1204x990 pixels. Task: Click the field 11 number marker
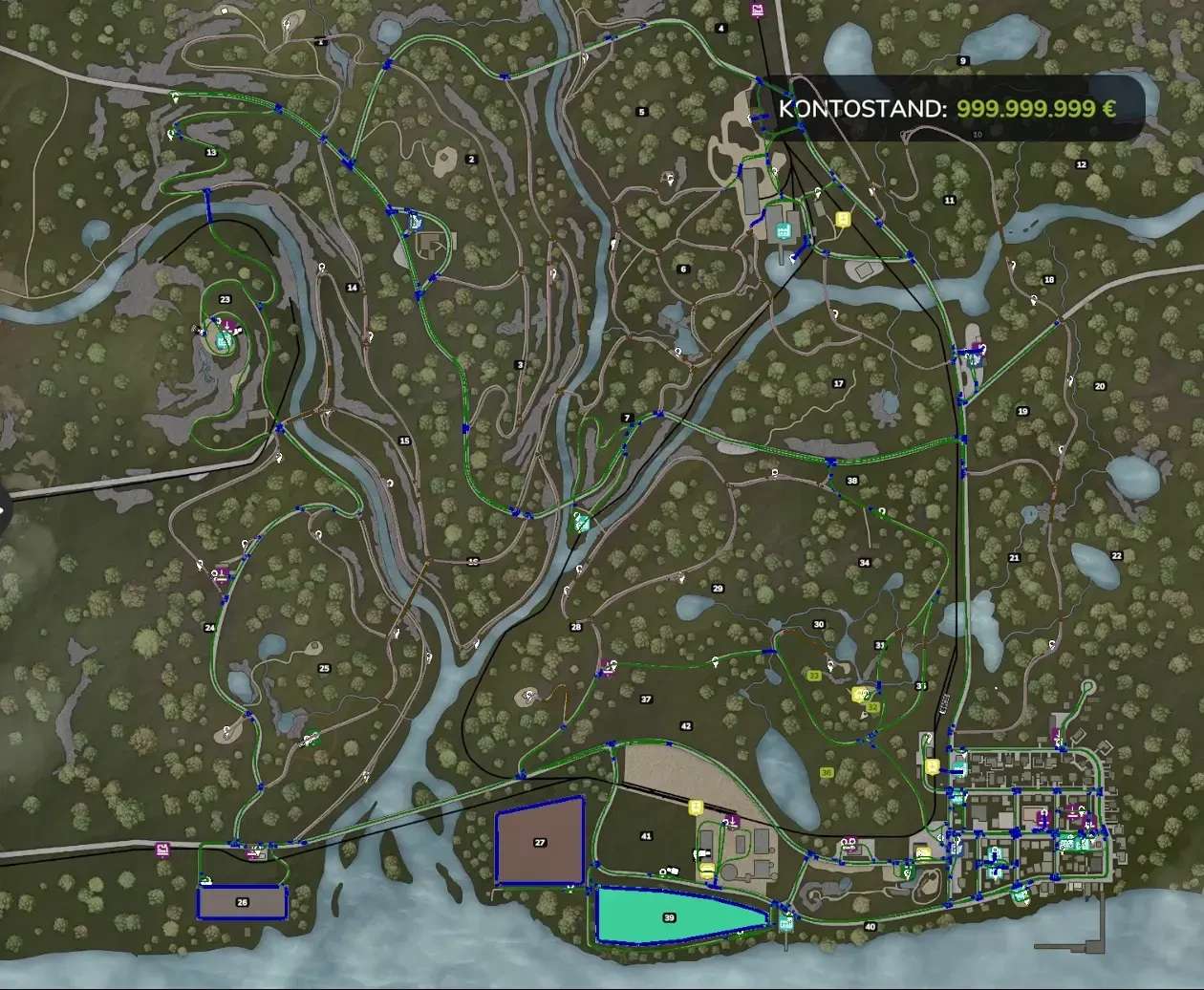click(x=949, y=200)
